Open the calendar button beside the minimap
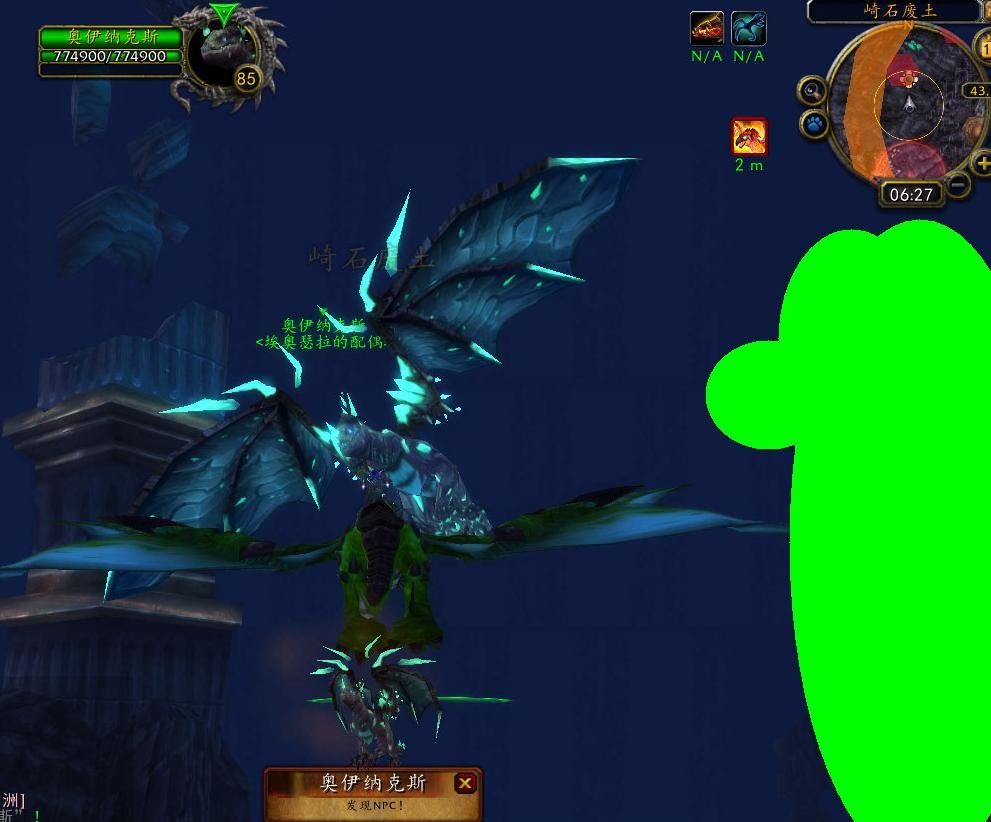This screenshot has width=991, height=822. (x=982, y=46)
